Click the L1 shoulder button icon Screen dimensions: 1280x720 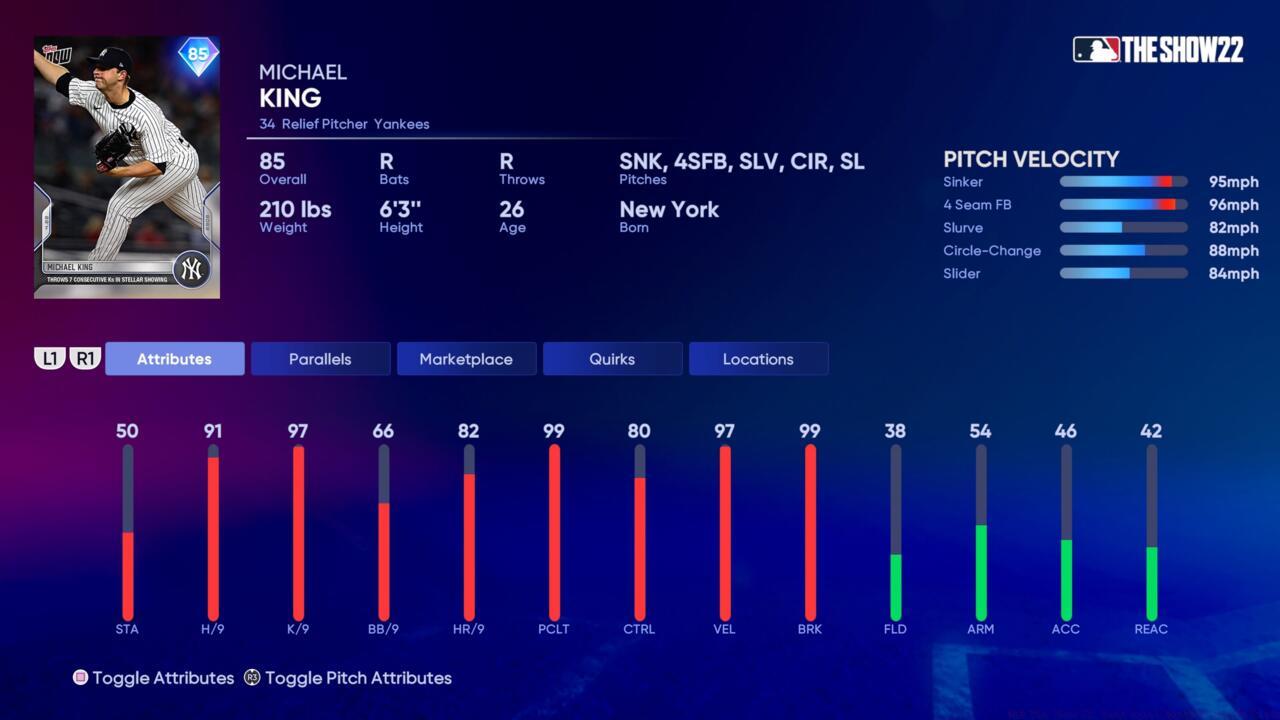(50, 358)
